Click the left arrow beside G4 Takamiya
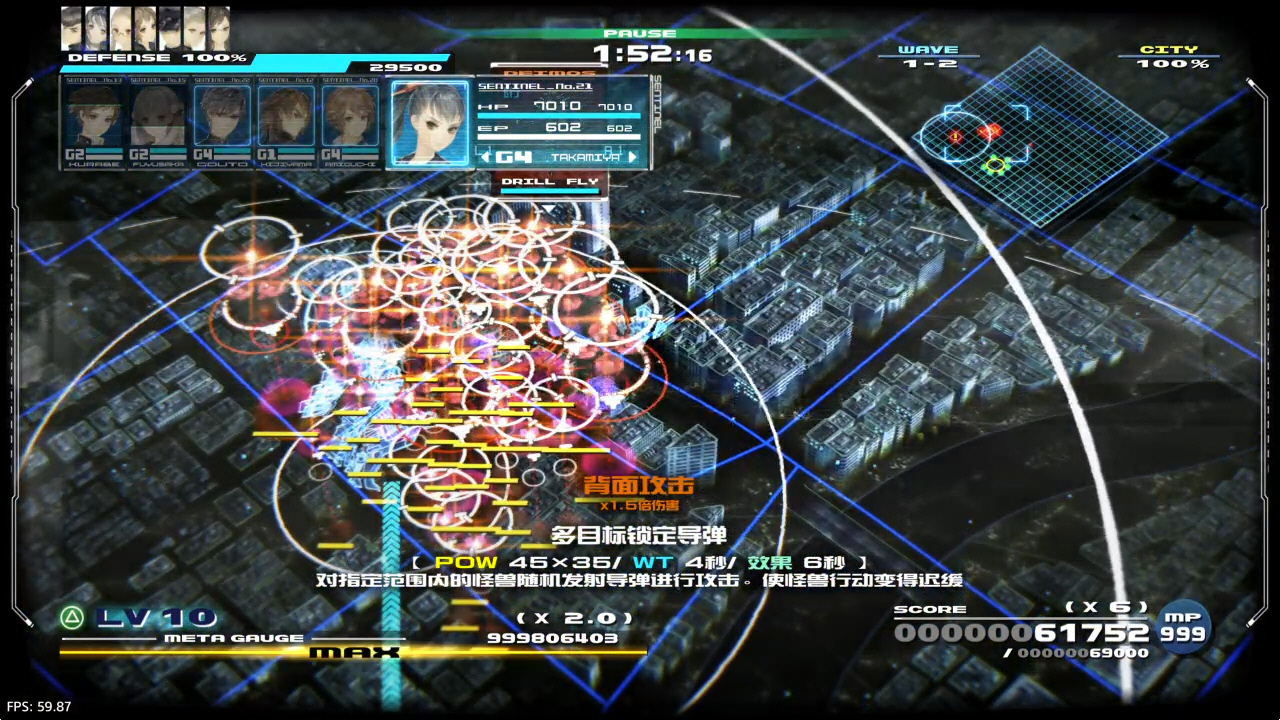Viewport: 1280px width, 720px height. click(486, 157)
